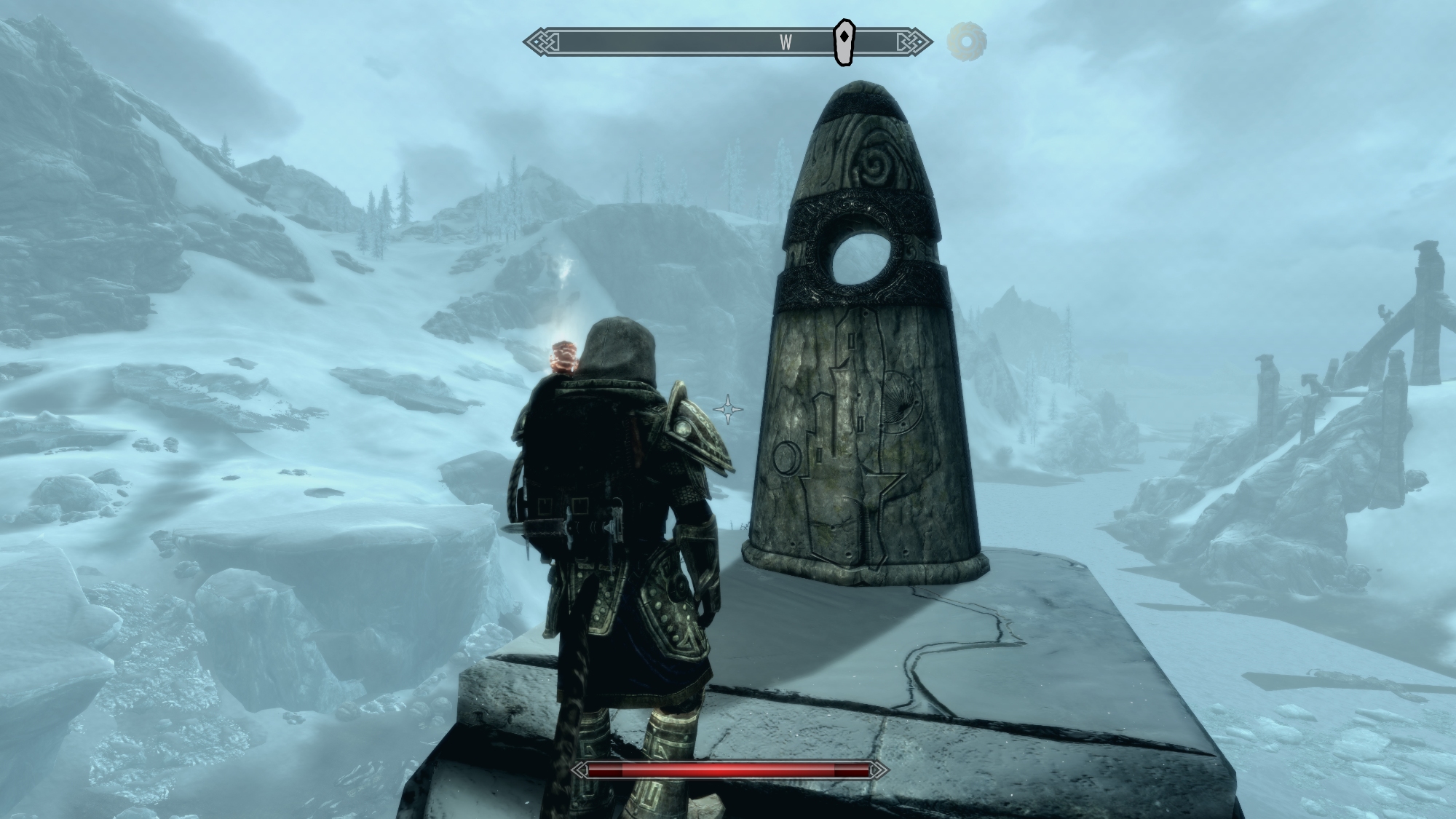Click the standing stone marker on the compass
1456x819 pixels.
tap(843, 42)
